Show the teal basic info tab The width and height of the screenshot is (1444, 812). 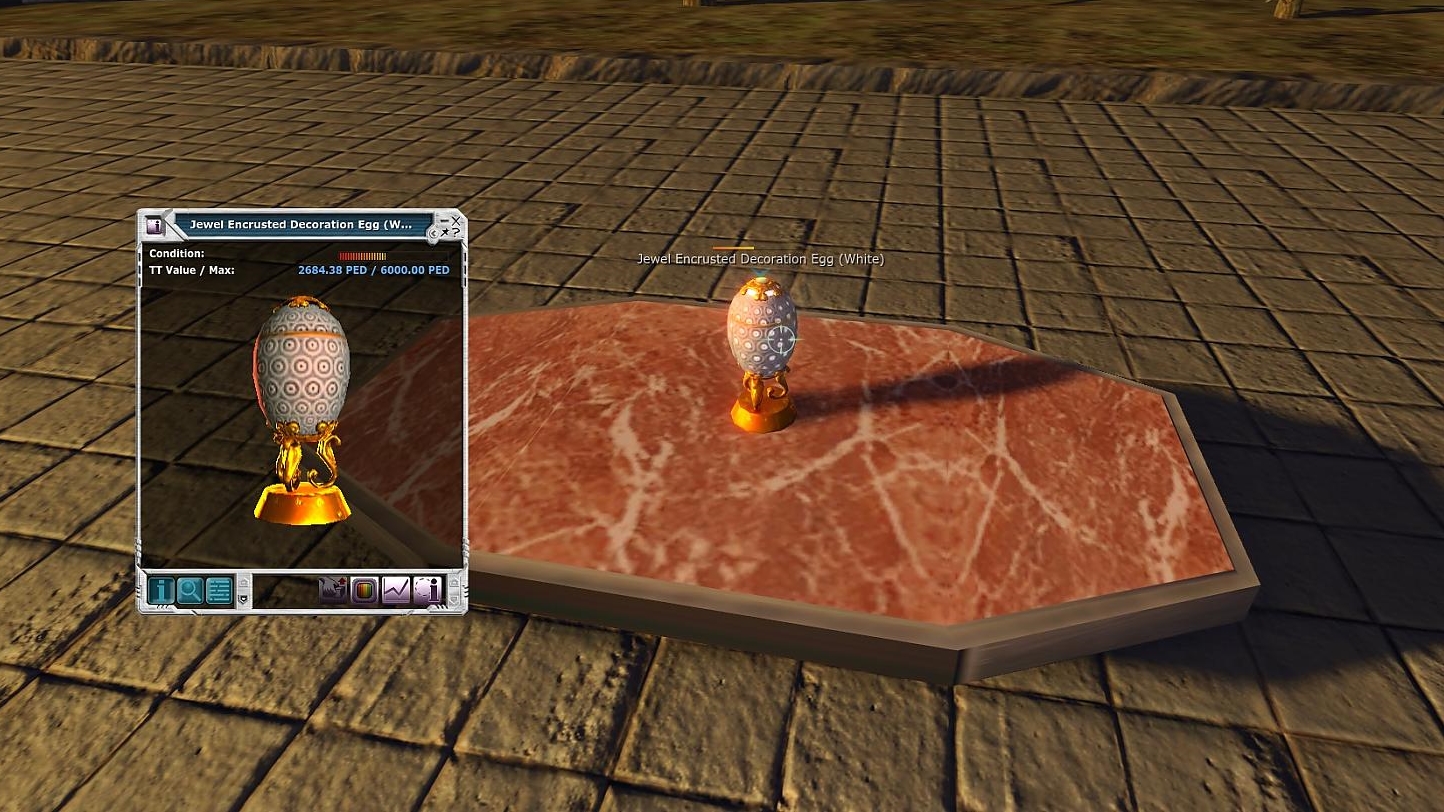click(161, 591)
